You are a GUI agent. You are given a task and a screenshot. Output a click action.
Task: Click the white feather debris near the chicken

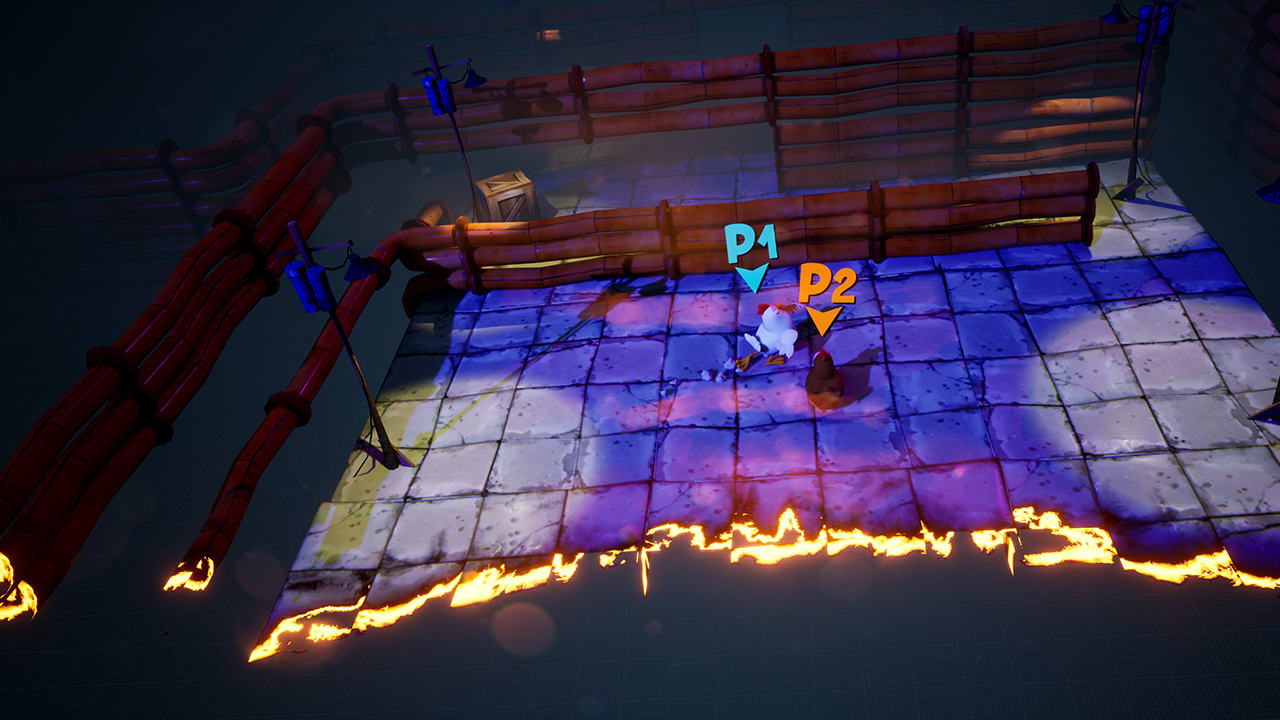pyautogui.click(x=710, y=376)
